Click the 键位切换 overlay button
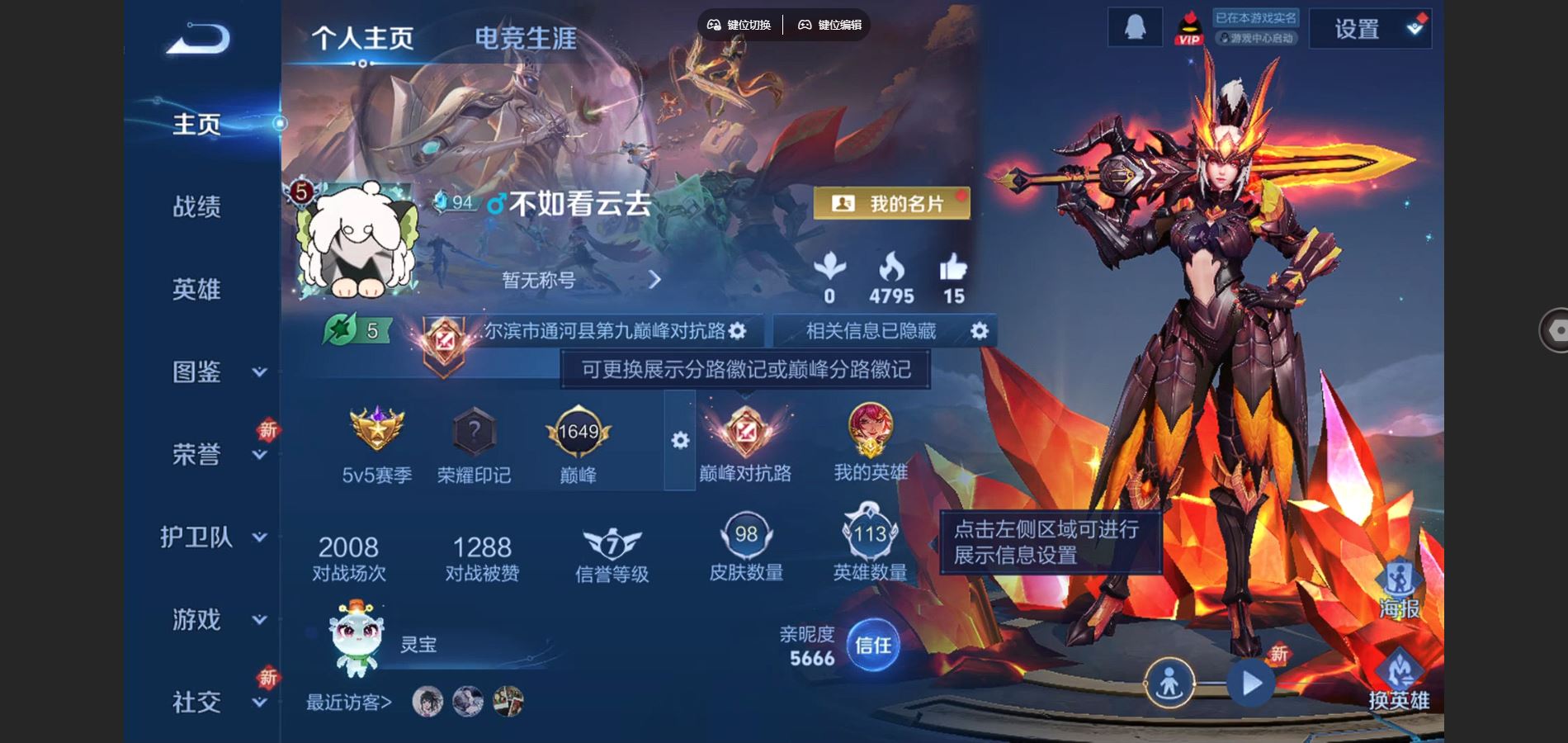Screen dimensions: 1568x743 [739, 25]
